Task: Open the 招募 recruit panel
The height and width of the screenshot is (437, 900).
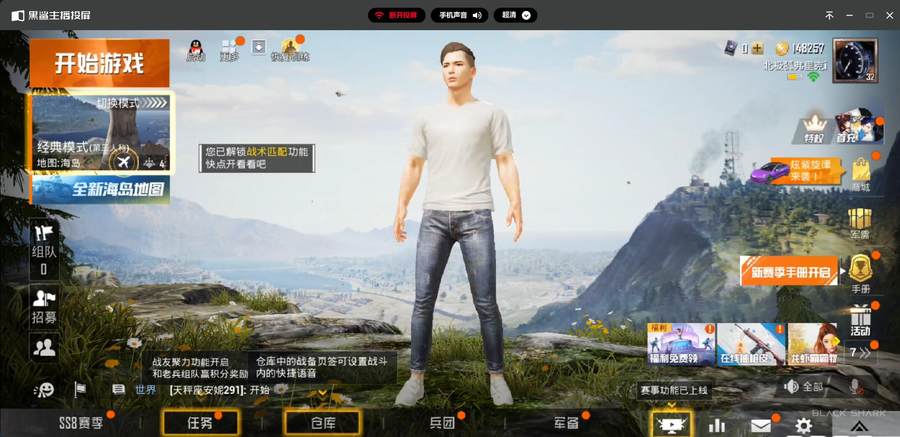Action: click(x=44, y=306)
